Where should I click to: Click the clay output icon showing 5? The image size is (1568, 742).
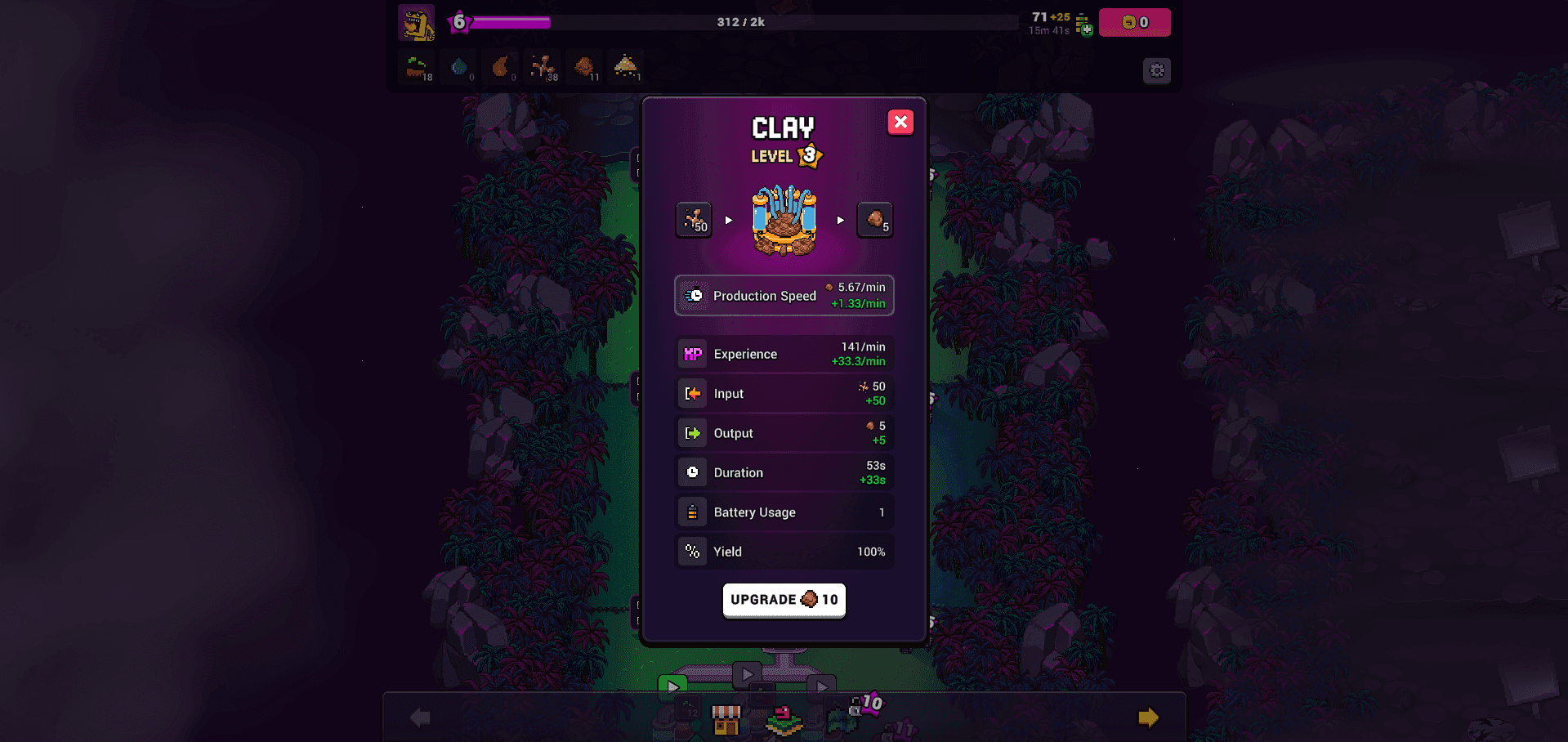click(875, 219)
